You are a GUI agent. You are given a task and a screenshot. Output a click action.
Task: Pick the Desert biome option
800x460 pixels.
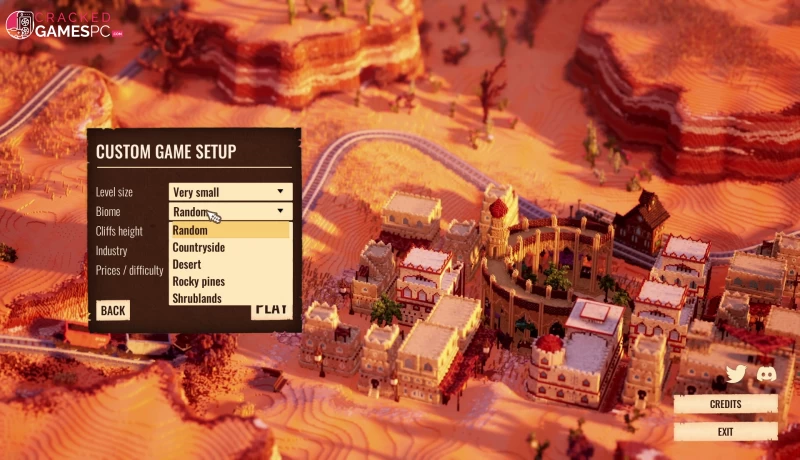coord(230,264)
